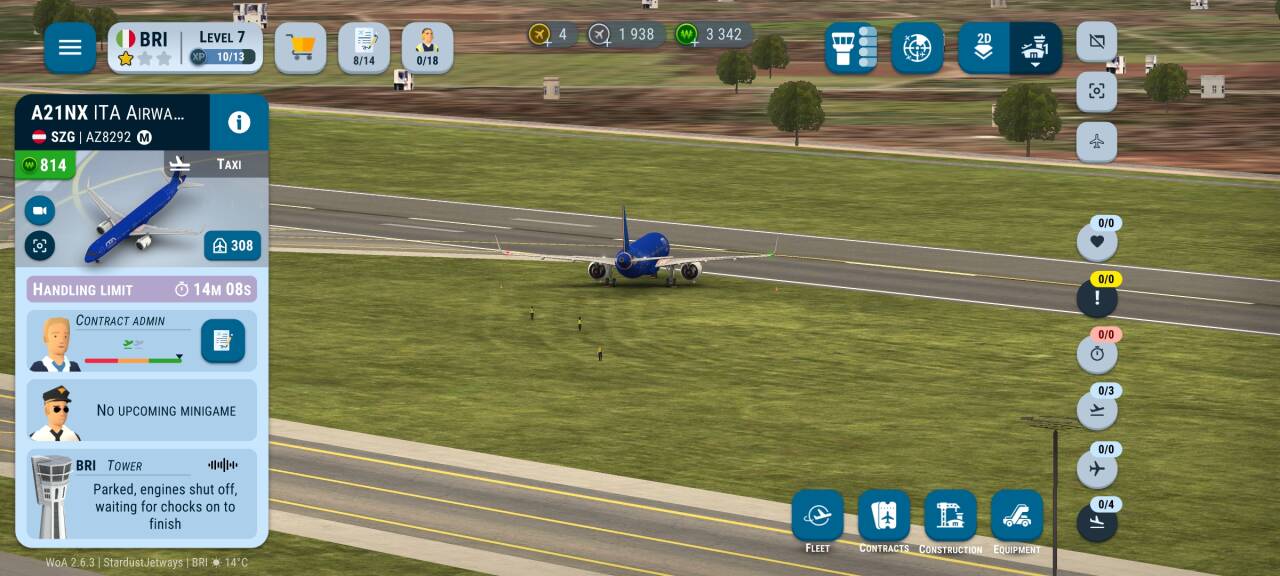Click the aircraft info button

coord(239,122)
